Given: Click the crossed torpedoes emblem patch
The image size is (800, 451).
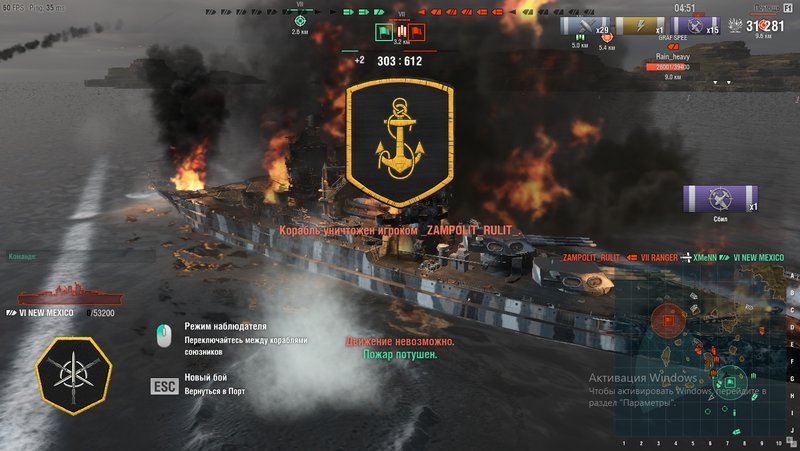Looking at the screenshot, I should coord(72,371).
